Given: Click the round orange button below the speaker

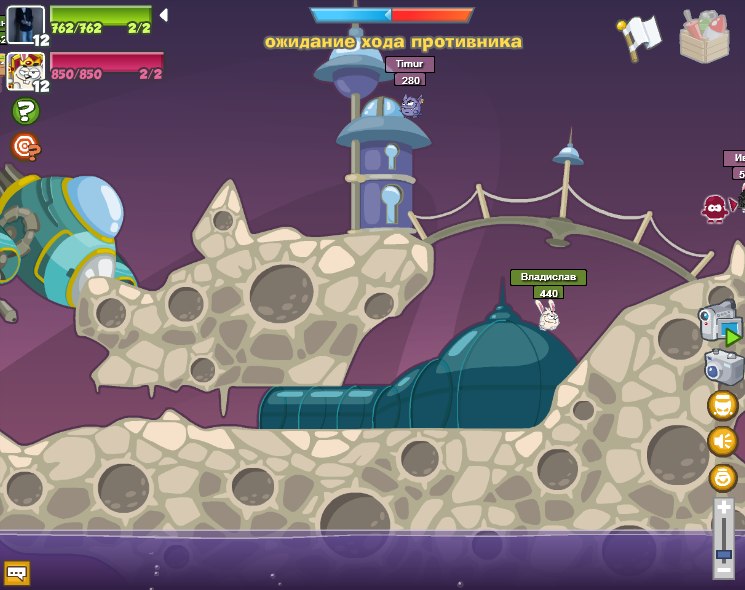Looking at the screenshot, I should (x=722, y=477).
